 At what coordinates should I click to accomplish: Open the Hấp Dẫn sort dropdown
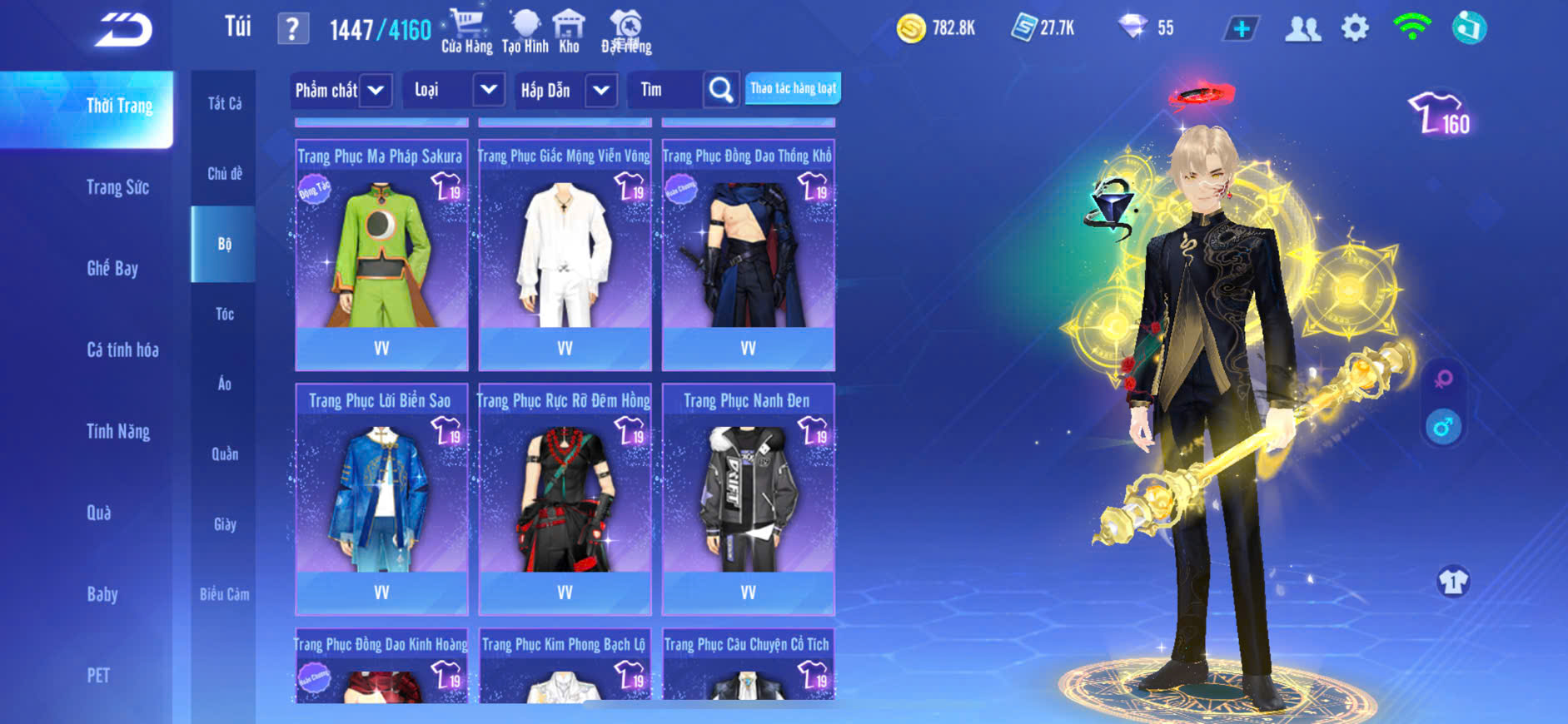tap(601, 90)
